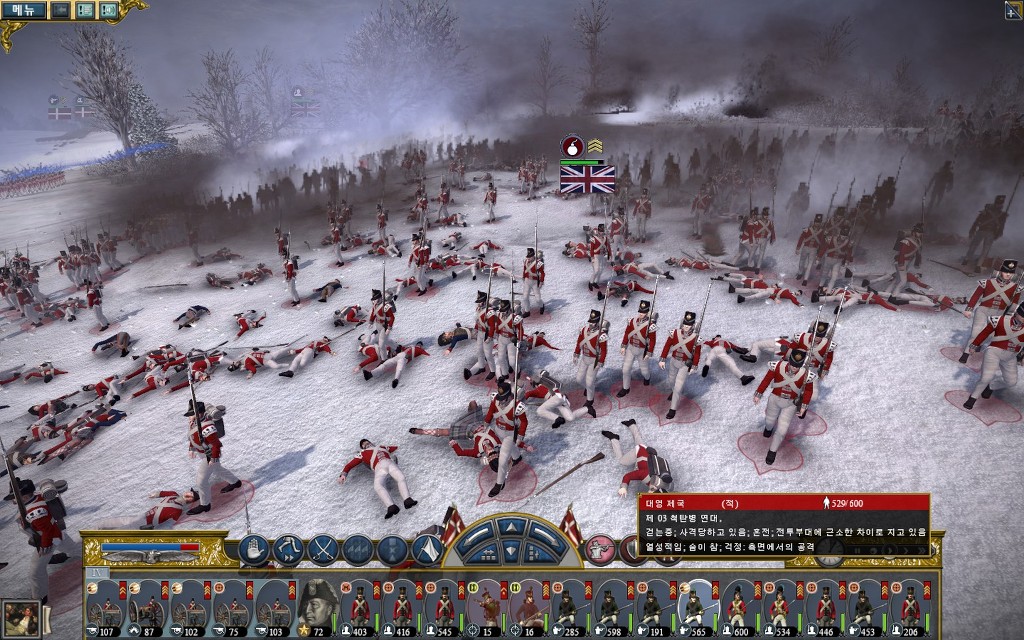Toggle fire at will musket icon

[600, 549]
